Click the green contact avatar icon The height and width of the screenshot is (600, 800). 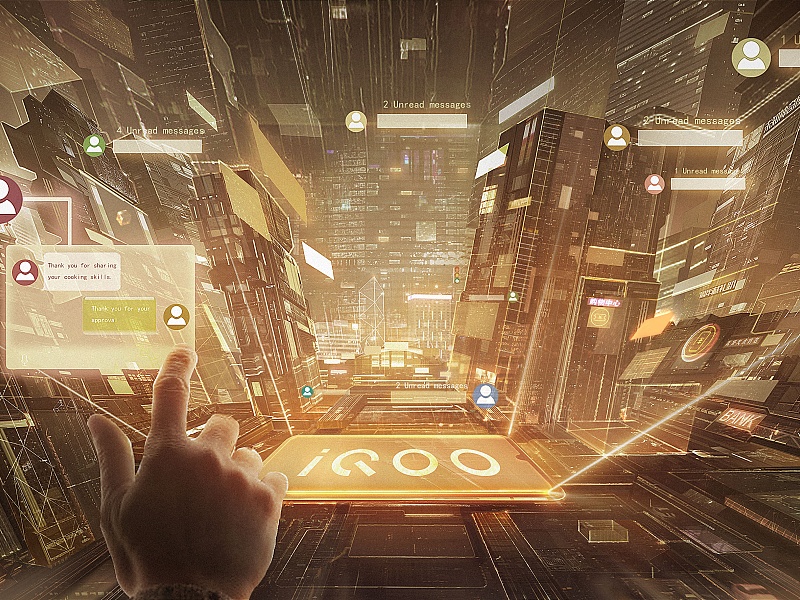click(x=95, y=145)
